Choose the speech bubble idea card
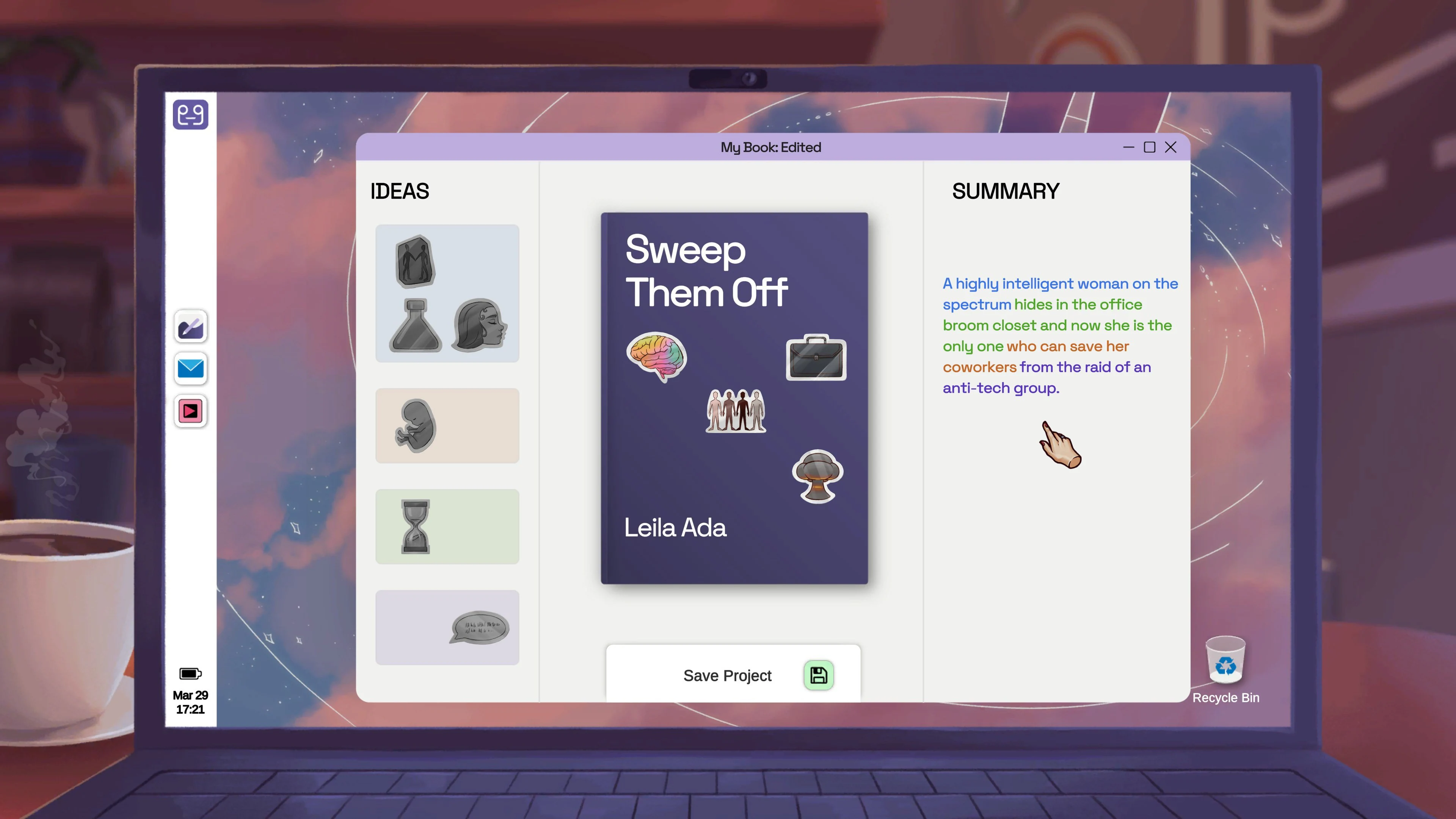Image resolution: width=1456 pixels, height=819 pixels. 447,627
